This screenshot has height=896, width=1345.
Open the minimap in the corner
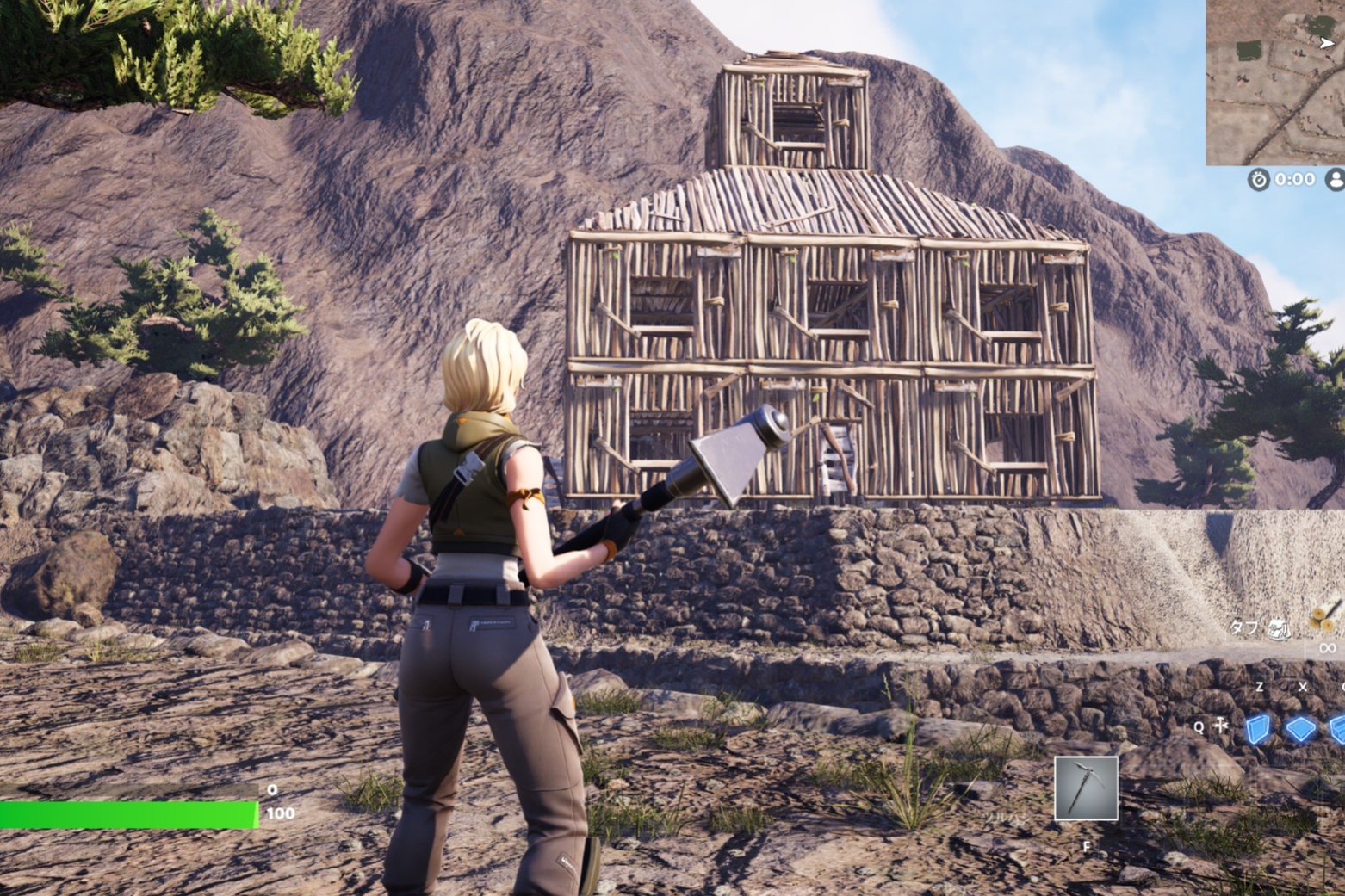(1275, 82)
